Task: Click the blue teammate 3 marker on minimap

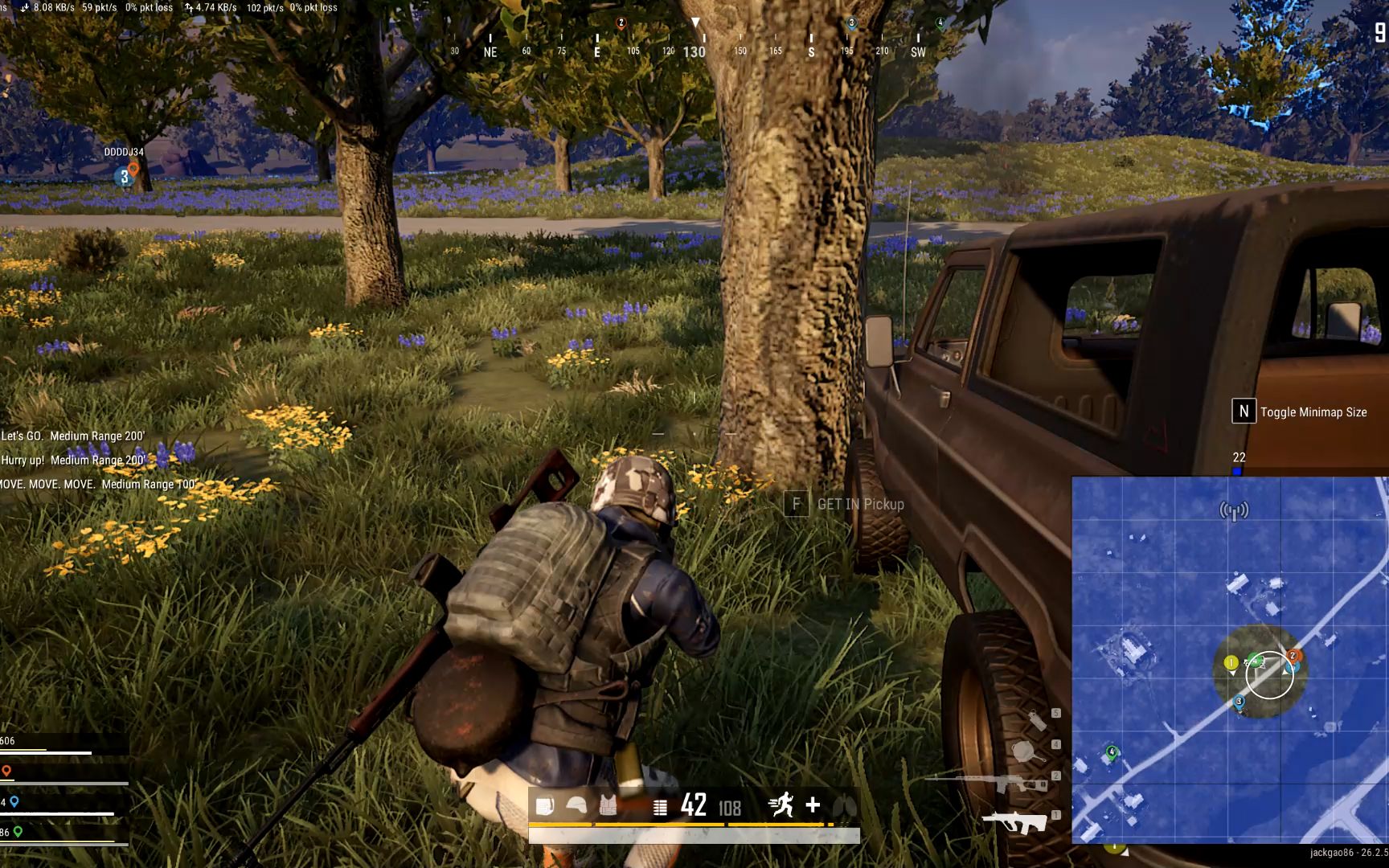Action: coord(1239,702)
